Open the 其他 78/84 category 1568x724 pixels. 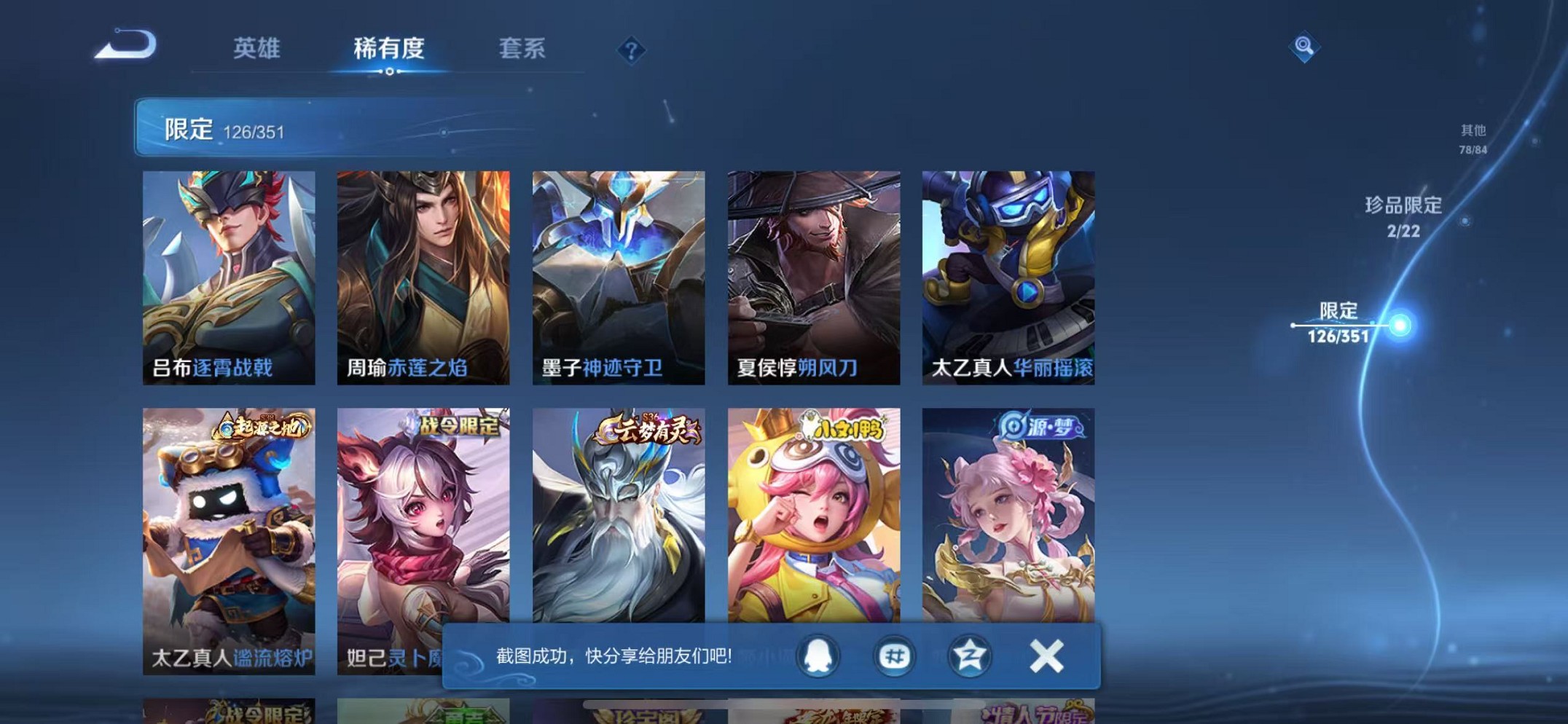pyautogui.click(x=1472, y=138)
